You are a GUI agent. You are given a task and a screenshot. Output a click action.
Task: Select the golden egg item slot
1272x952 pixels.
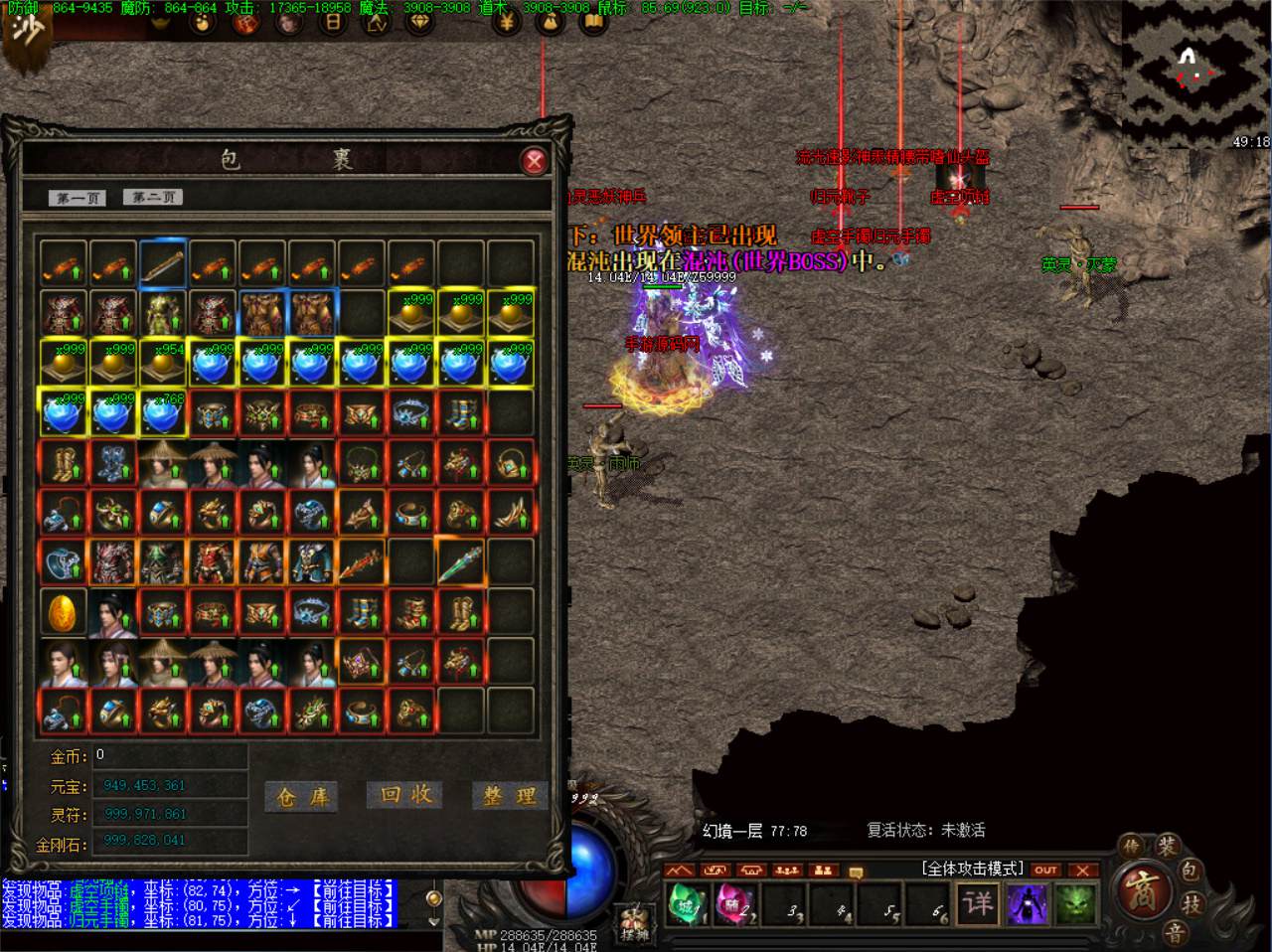(x=64, y=611)
